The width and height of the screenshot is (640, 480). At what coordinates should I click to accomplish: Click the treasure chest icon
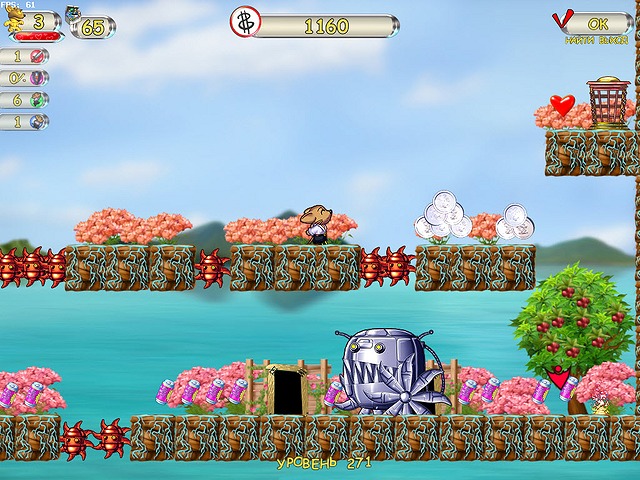[75, 15]
